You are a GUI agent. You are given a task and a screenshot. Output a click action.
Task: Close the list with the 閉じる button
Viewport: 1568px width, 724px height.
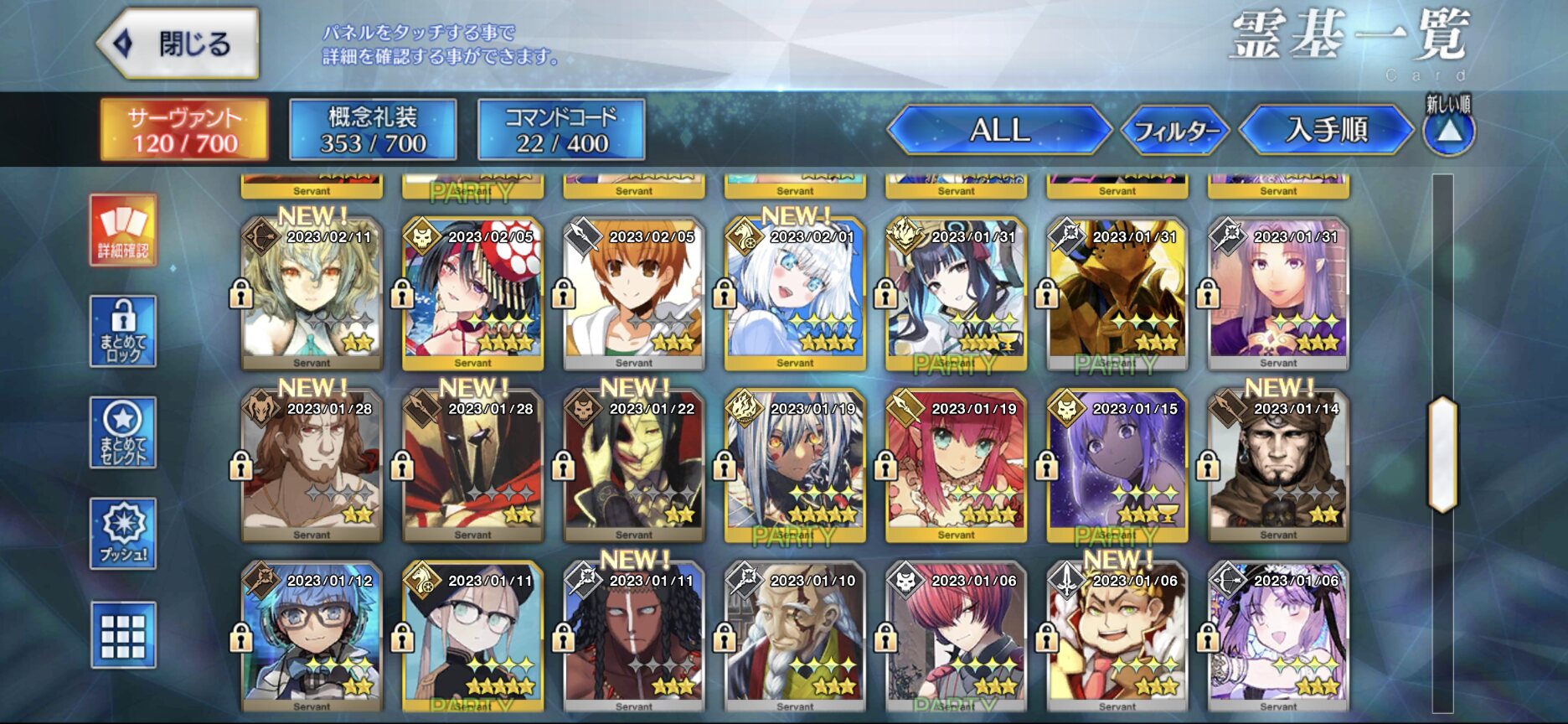tap(178, 44)
